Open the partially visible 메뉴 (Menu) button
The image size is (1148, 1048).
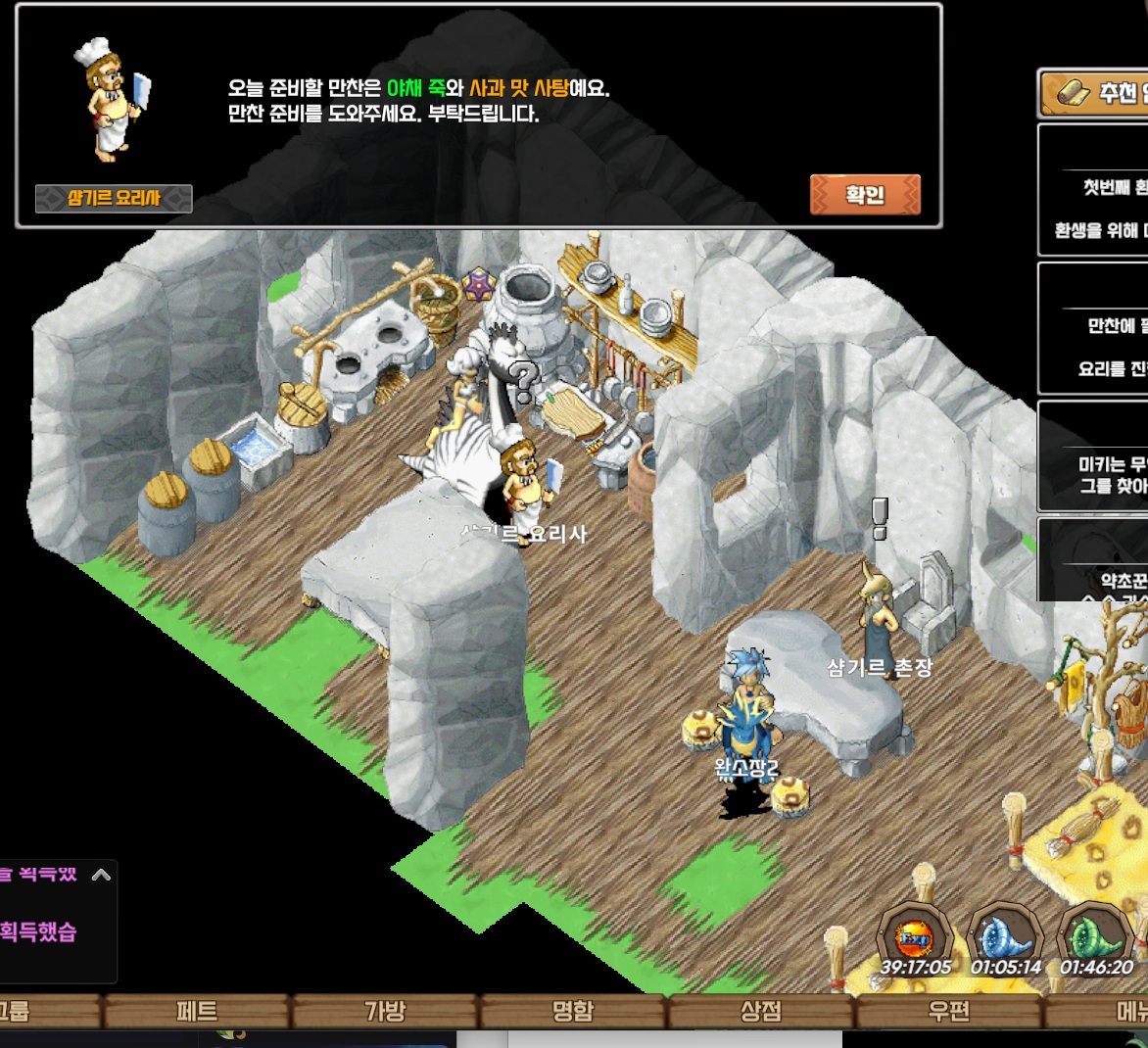(1126, 1011)
